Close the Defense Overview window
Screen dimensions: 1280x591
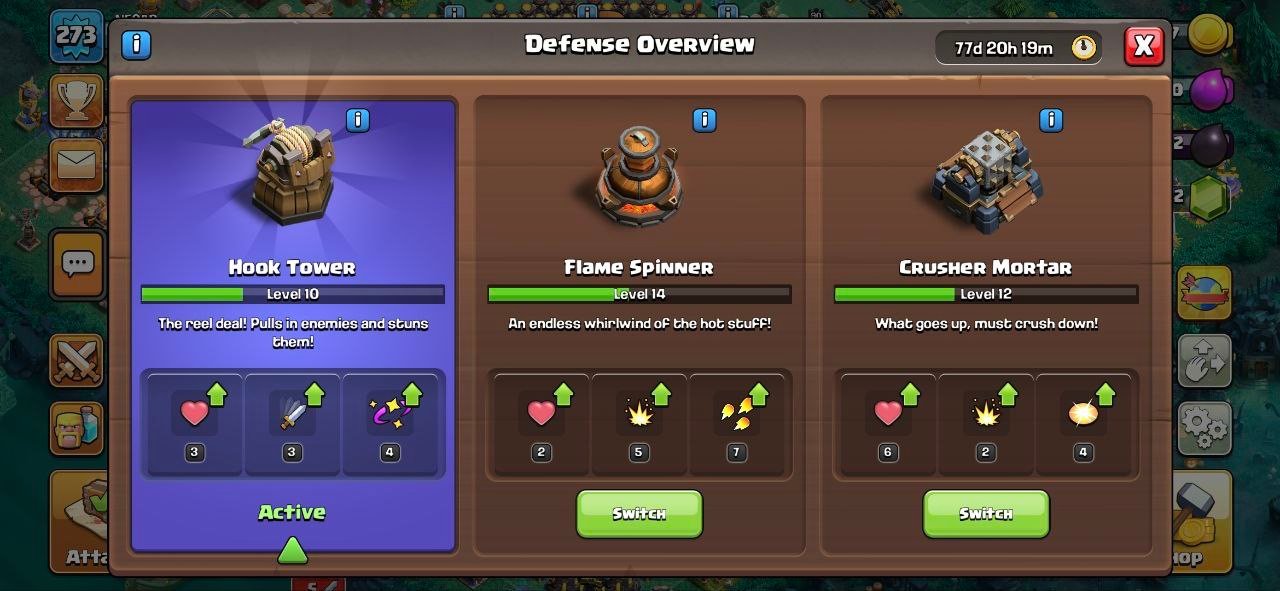tap(1144, 46)
